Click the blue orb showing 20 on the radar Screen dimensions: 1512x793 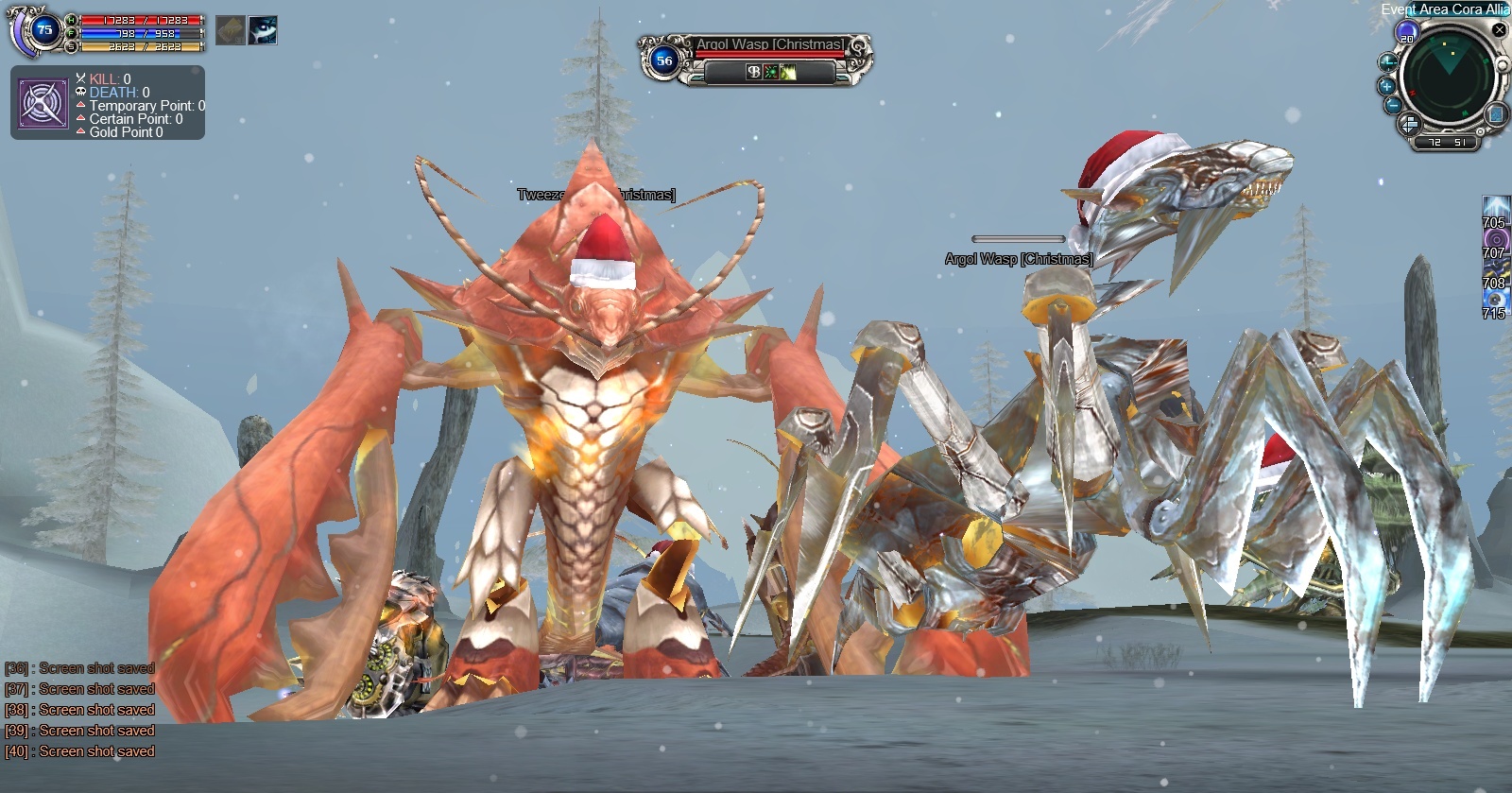(1406, 34)
